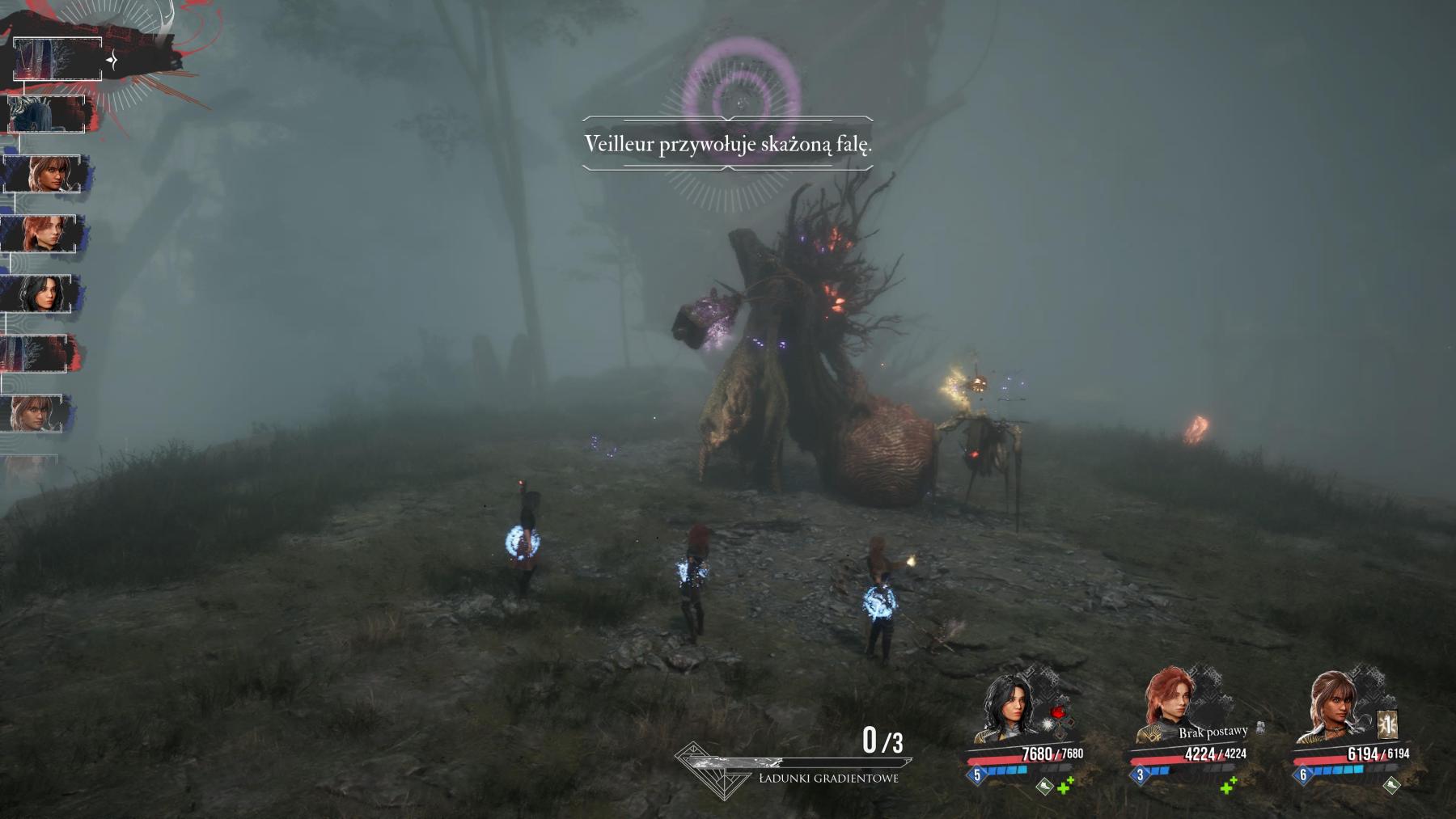This screenshot has width=1456, height=819.
Task: Click the active enemy portrait heading the turn order
Action: 57,59
